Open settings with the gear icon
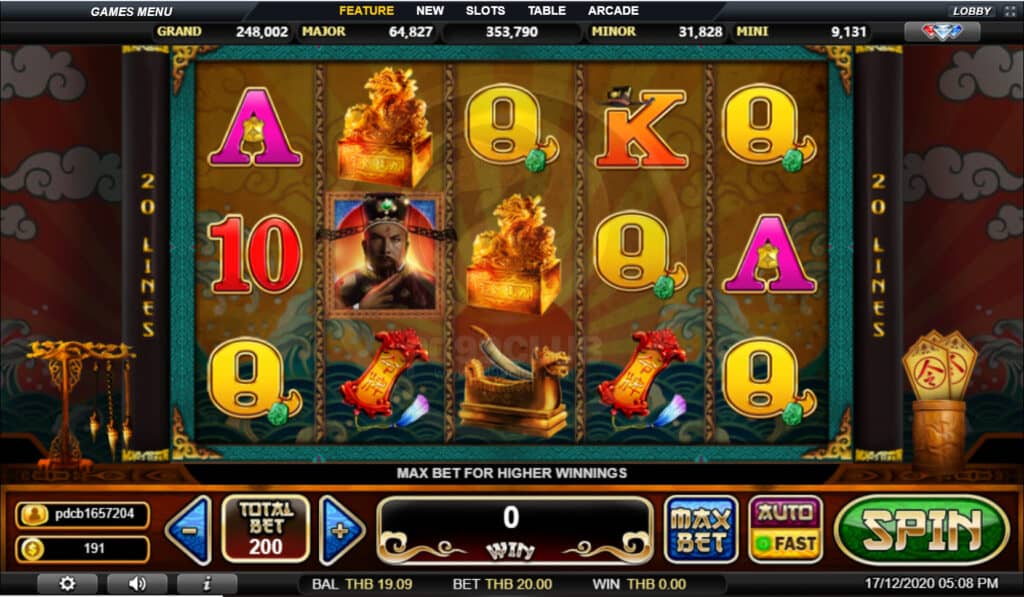The width and height of the screenshot is (1024, 597). [67, 583]
